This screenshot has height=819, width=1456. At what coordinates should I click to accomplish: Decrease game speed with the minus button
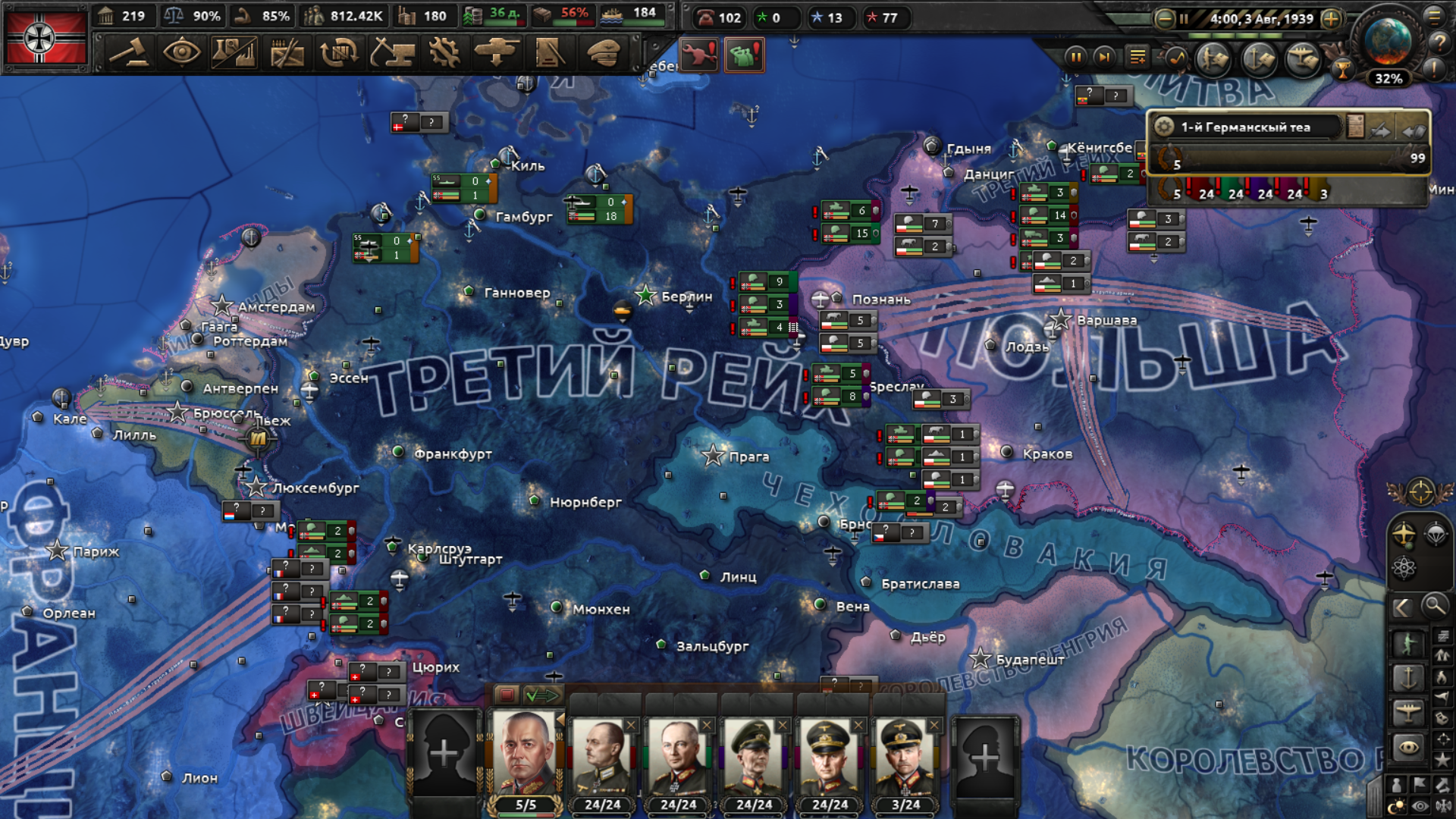click(x=1164, y=19)
